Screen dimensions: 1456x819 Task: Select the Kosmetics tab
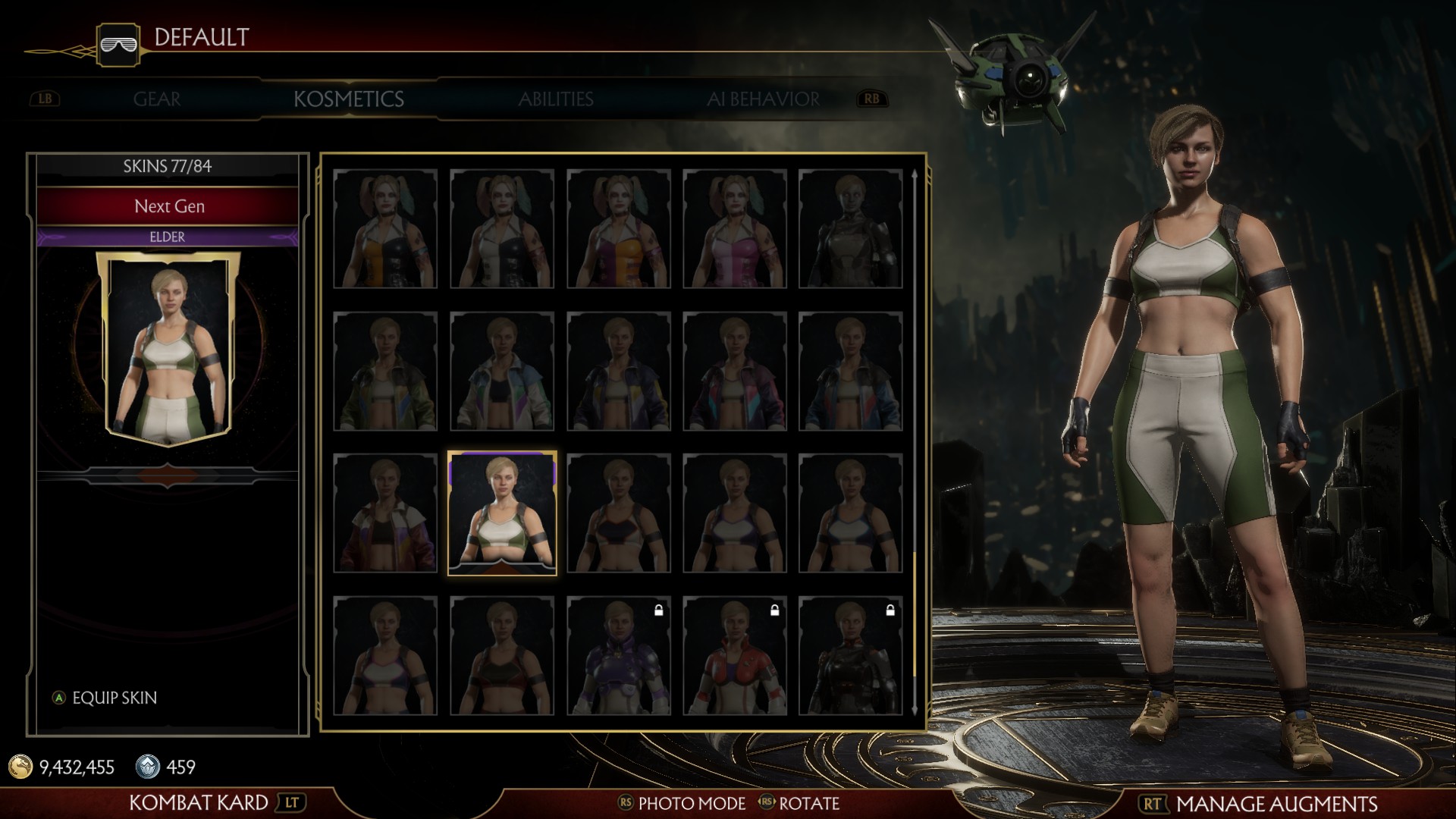point(349,99)
